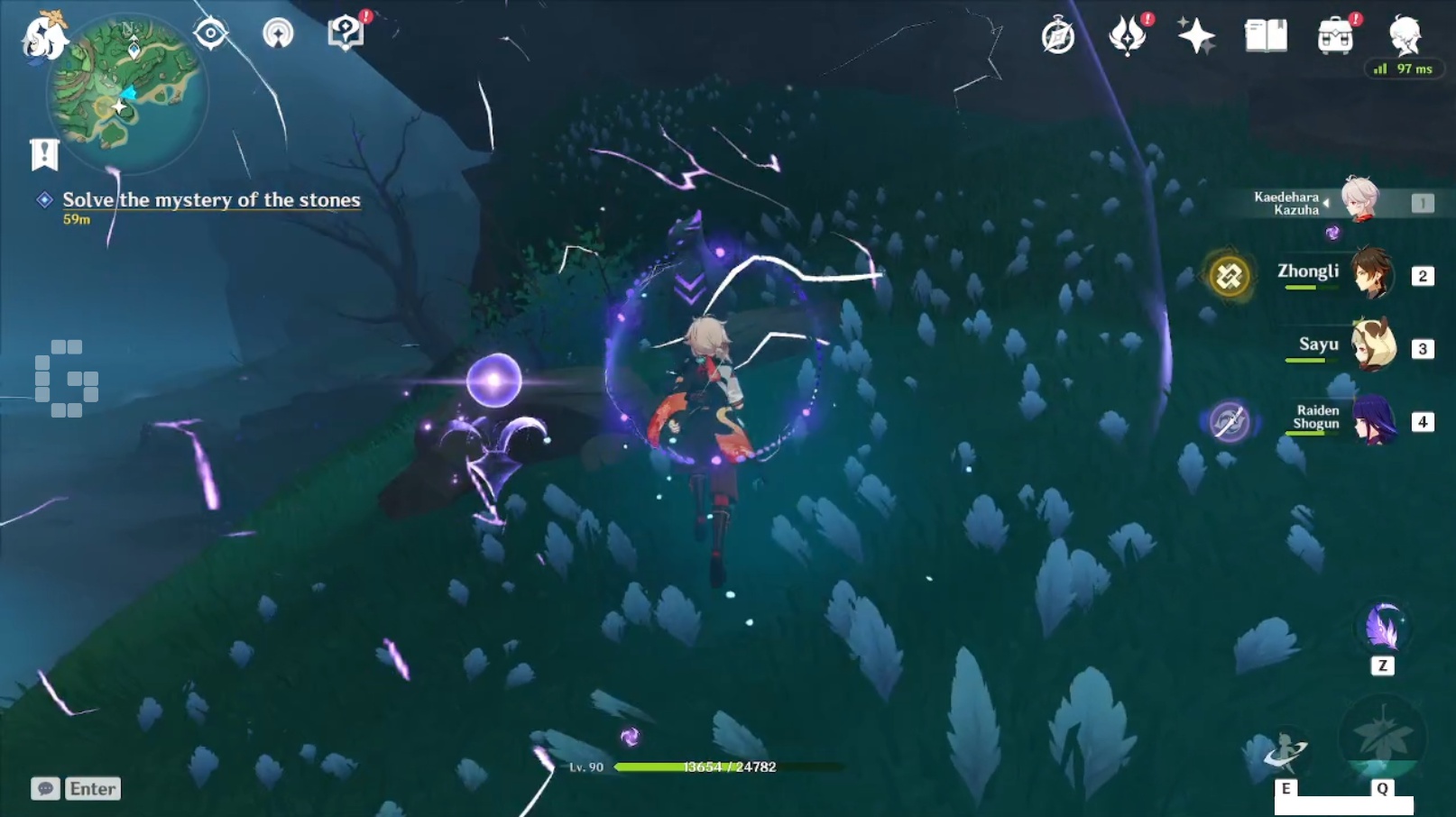This screenshot has width=1456, height=817.
Task: Open the quest banner icon
Action: tap(44, 154)
